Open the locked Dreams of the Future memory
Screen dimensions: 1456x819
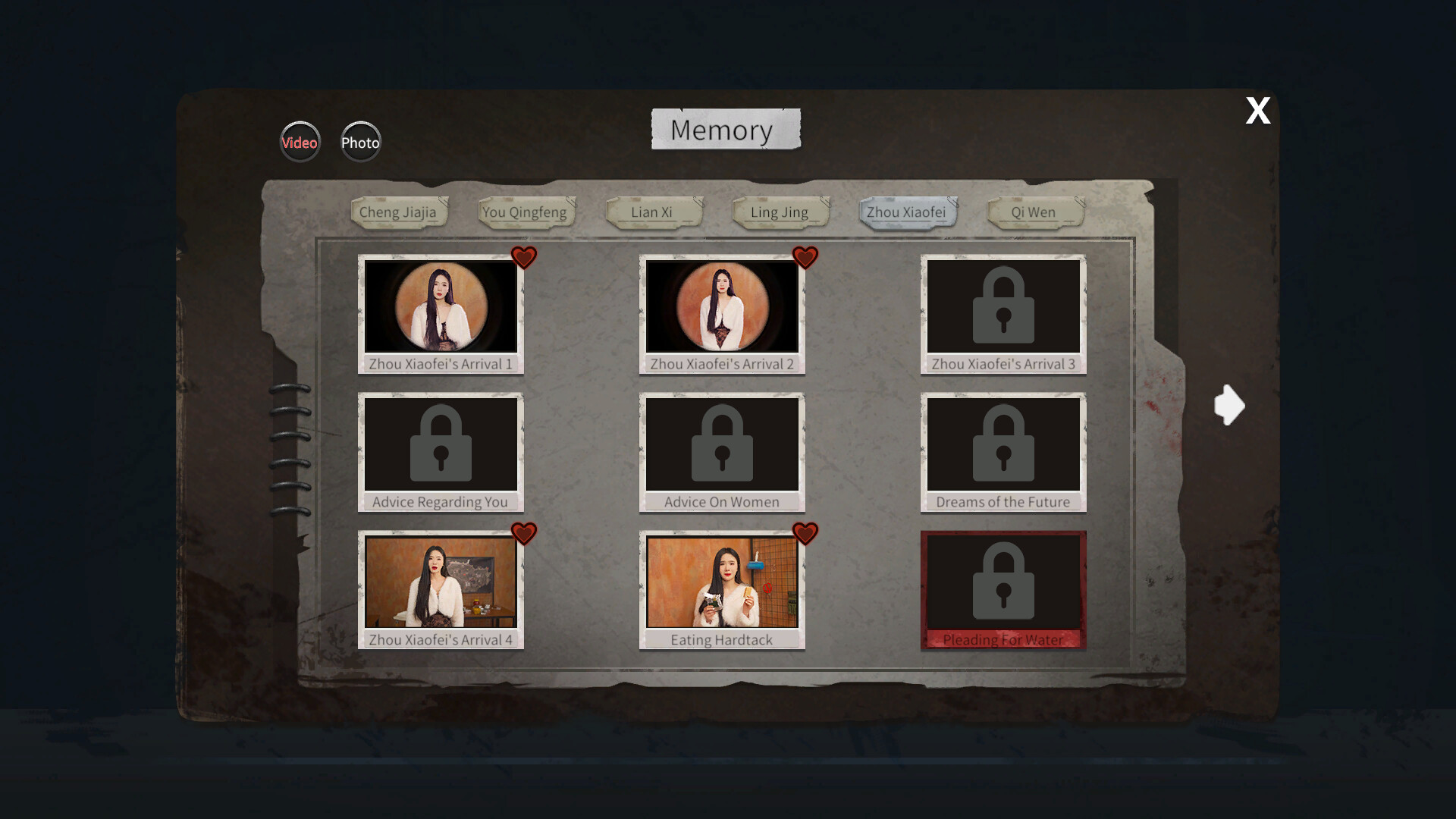[1003, 444]
